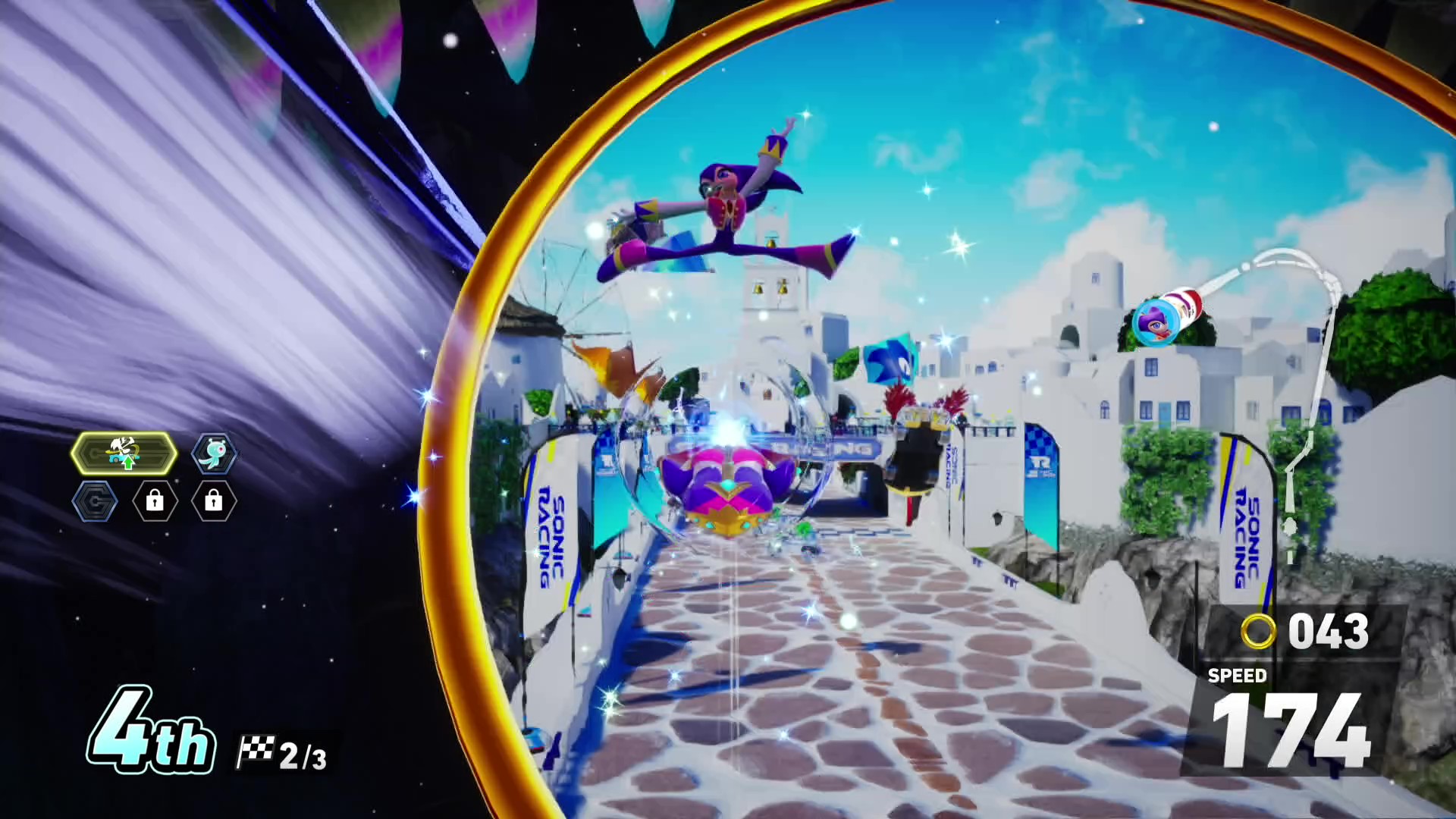Click the first locked gadget slot

pyautogui.click(x=155, y=501)
